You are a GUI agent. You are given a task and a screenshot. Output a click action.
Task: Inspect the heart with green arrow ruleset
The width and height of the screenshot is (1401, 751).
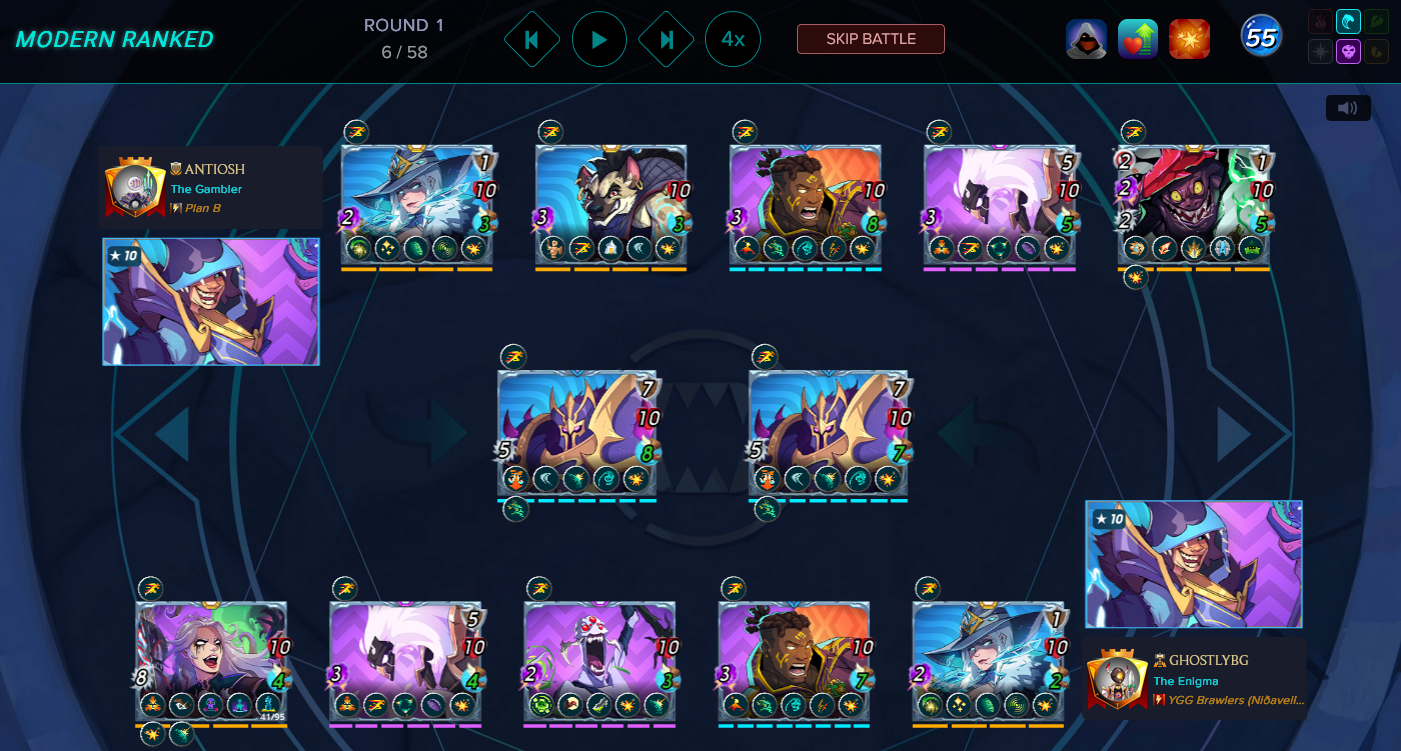pos(1138,39)
